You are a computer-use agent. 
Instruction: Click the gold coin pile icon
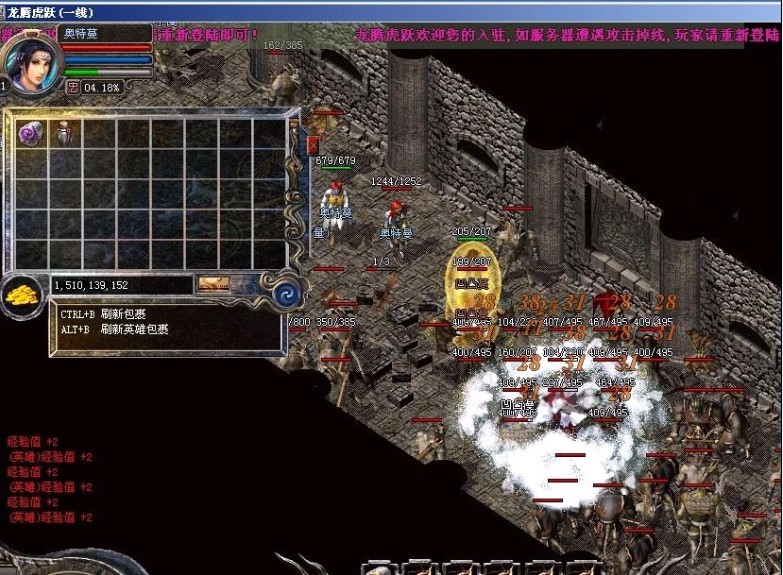click(20, 294)
